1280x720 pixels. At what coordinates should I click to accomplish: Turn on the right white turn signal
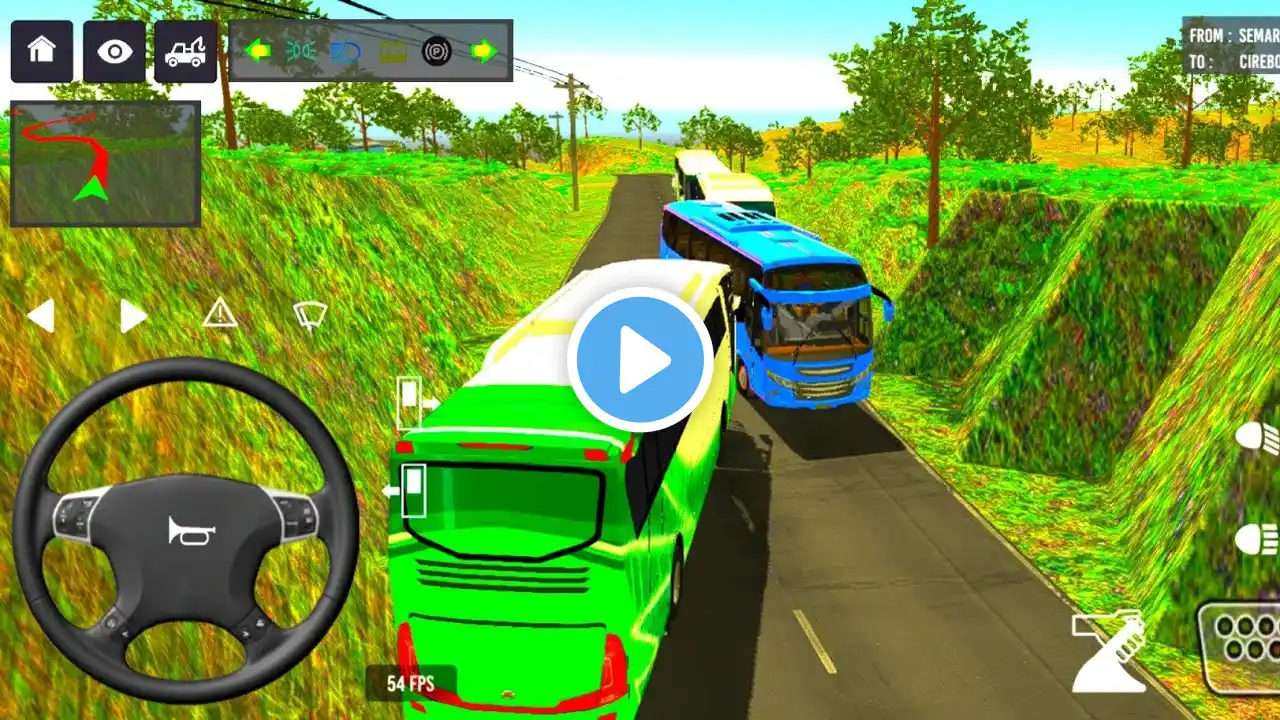133,316
